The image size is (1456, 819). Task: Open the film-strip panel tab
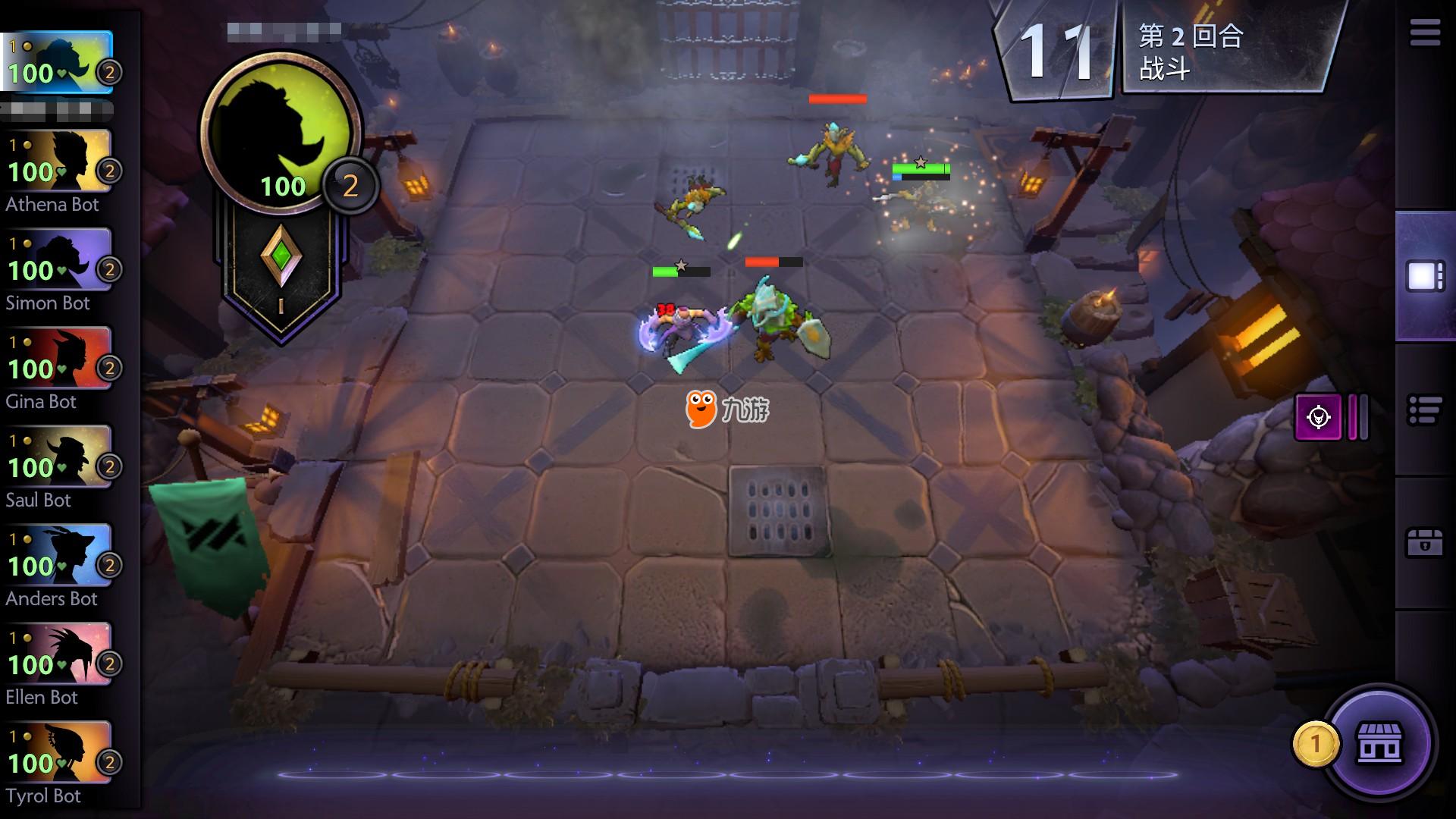[1425, 277]
